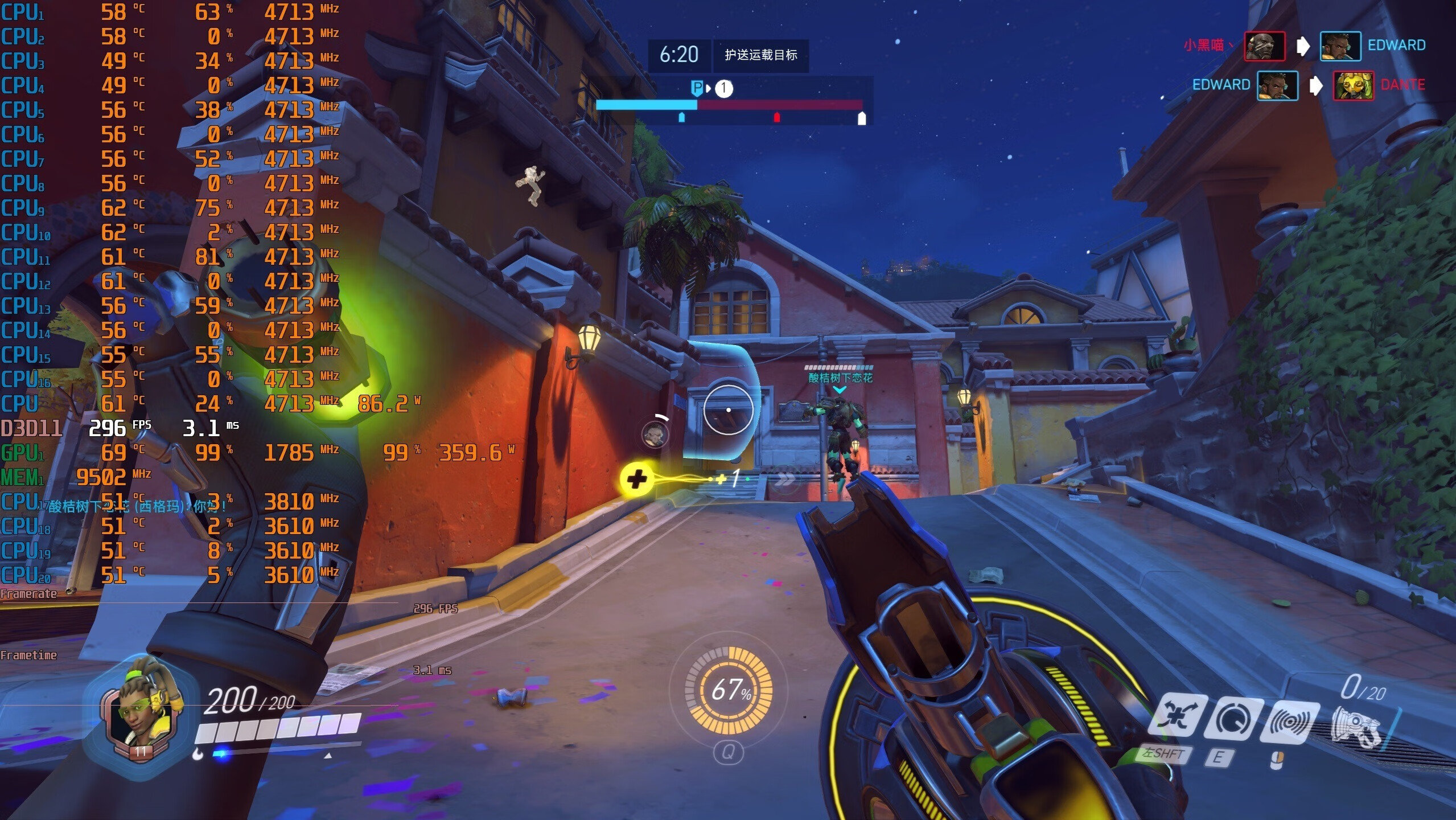The image size is (1456, 820).
Task: Click the 67% ultimate charge meter
Action: click(729, 690)
